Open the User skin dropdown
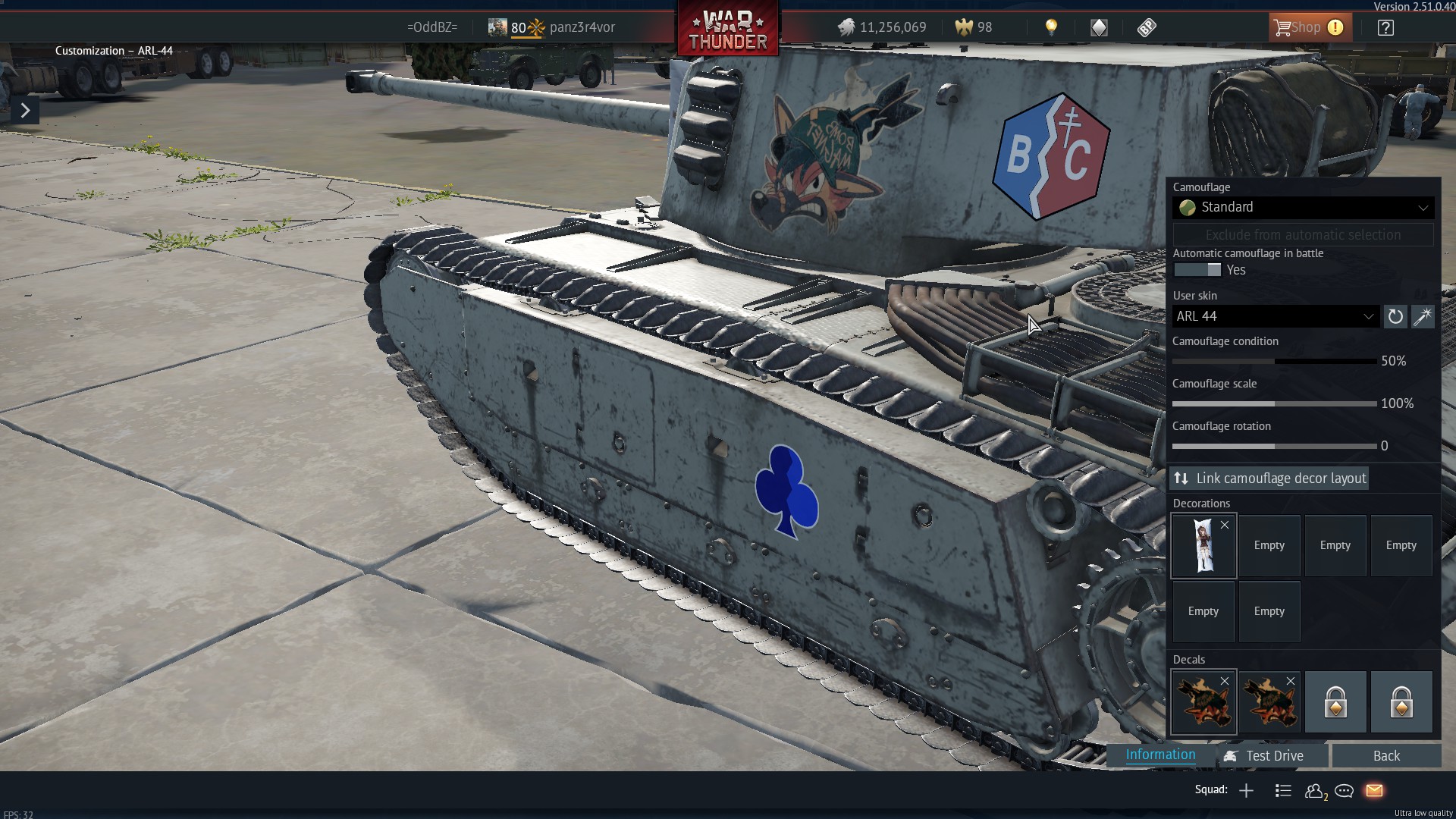This screenshot has height=819, width=1456. (x=1275, y=316)
